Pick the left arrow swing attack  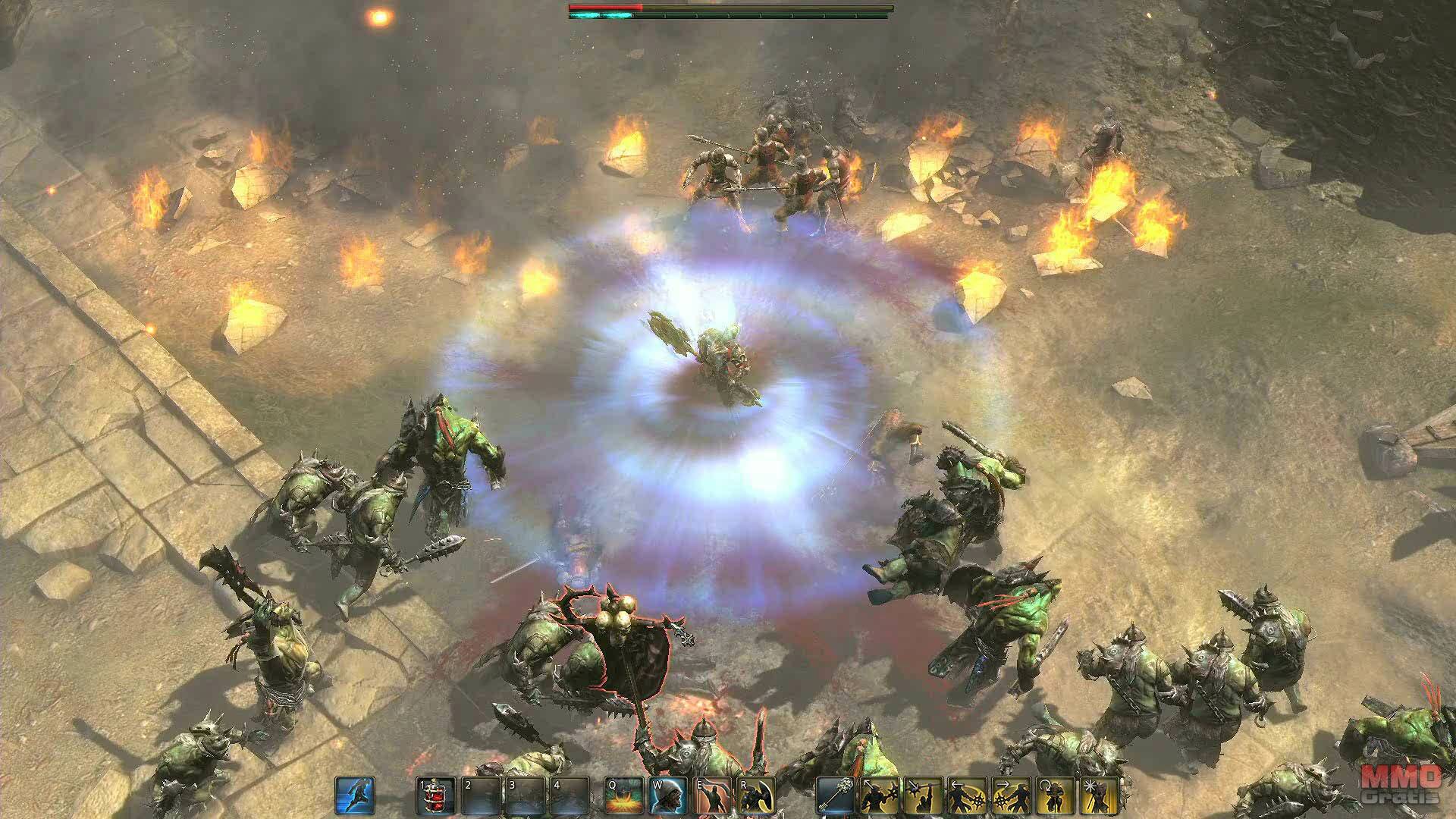click(967, 796)
